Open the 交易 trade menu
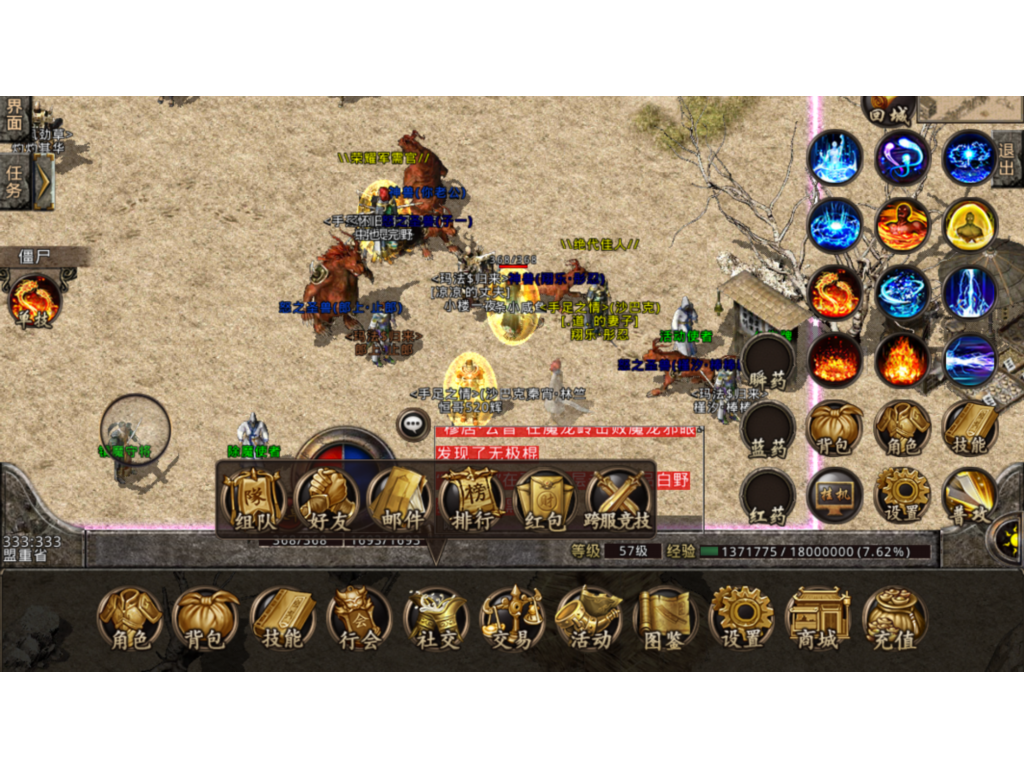1024x768 pixels. coord(512,617)
